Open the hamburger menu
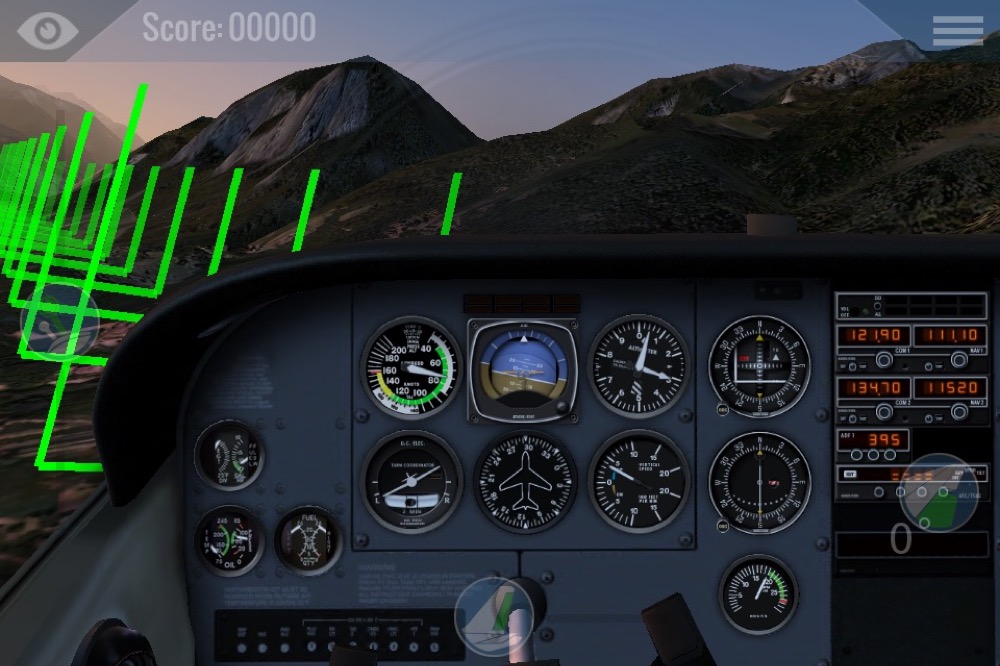1000x666 pixels. coord(957,30)
